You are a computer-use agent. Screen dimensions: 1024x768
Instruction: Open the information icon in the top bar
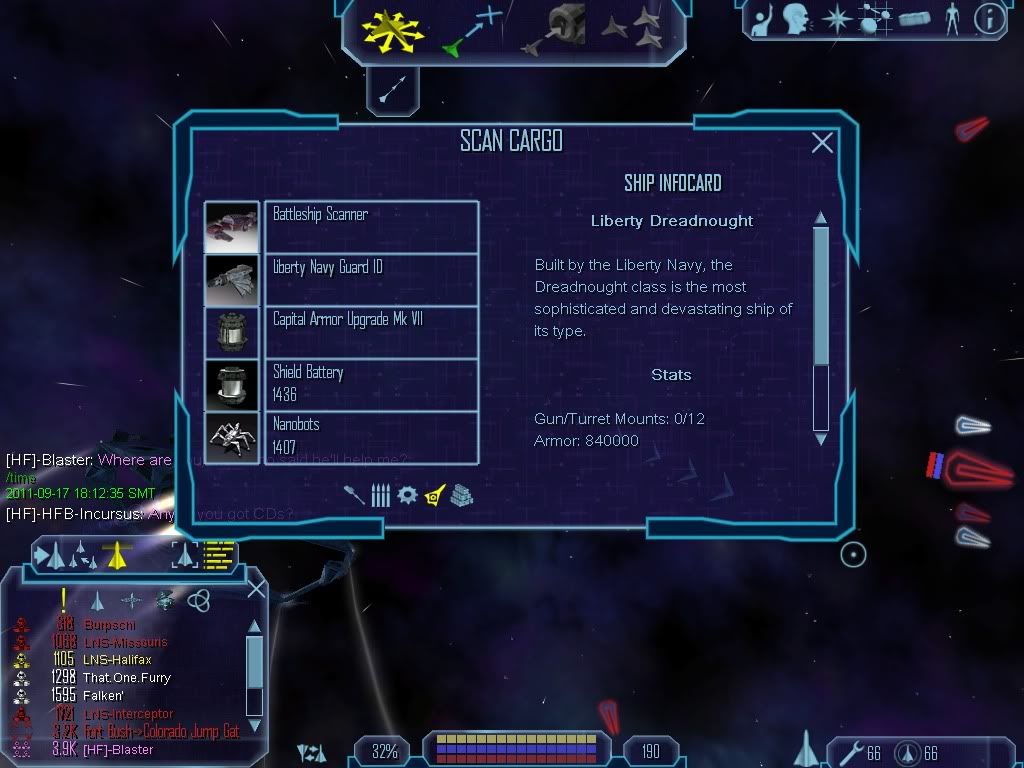point(989,18)
